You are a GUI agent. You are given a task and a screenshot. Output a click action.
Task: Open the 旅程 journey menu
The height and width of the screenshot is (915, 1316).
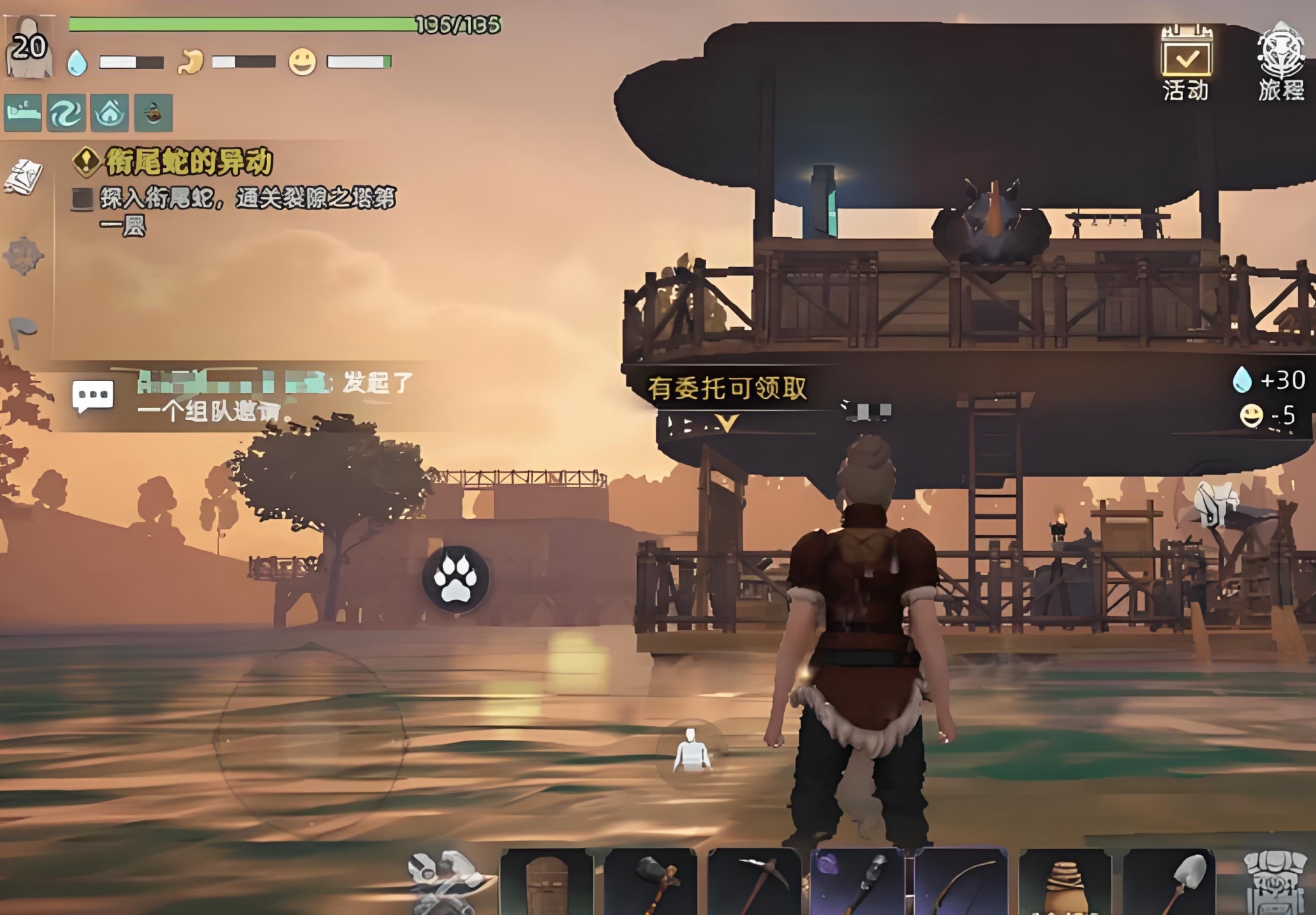(x=1280, y=64)
